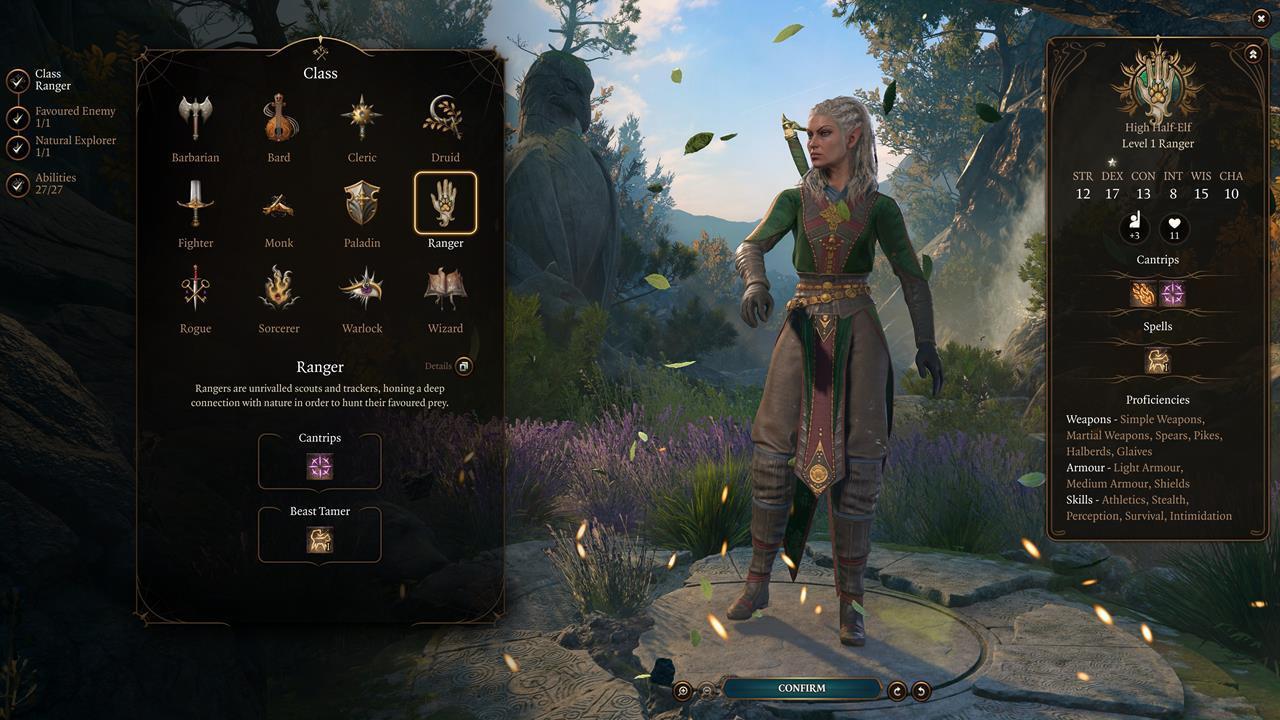This screenshot has width=1280, height=720.
Task: Confirm the character creation
Action: [x=802, y=688]
